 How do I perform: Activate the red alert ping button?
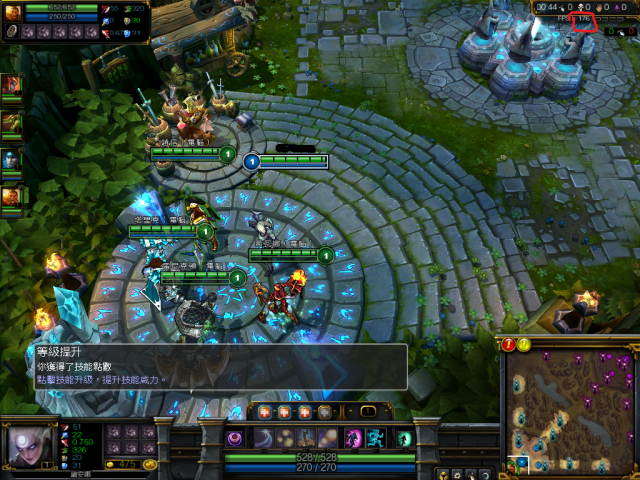pos(509,344)
